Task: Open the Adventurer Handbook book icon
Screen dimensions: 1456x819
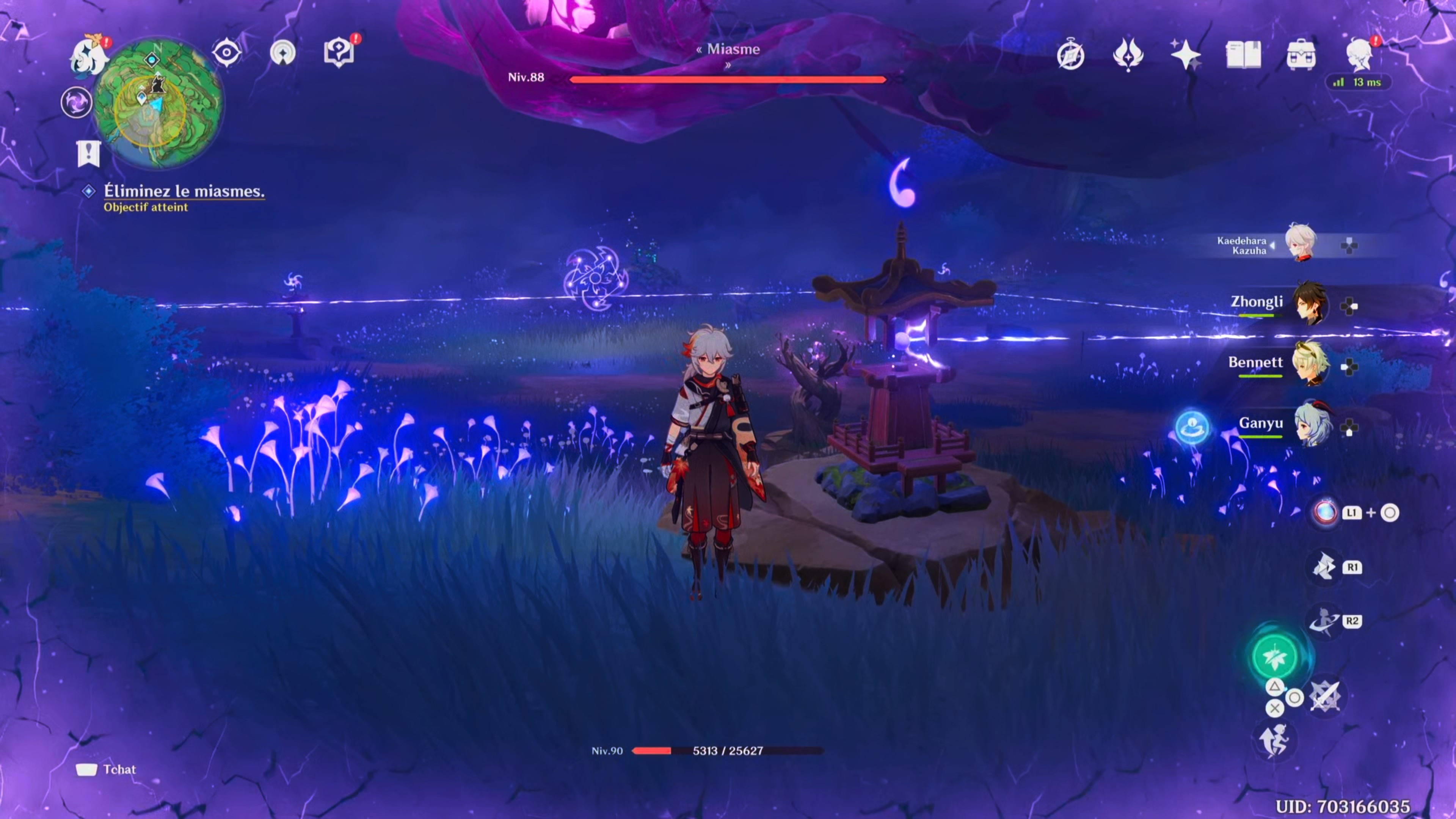Action: (x=1243, y=55)
